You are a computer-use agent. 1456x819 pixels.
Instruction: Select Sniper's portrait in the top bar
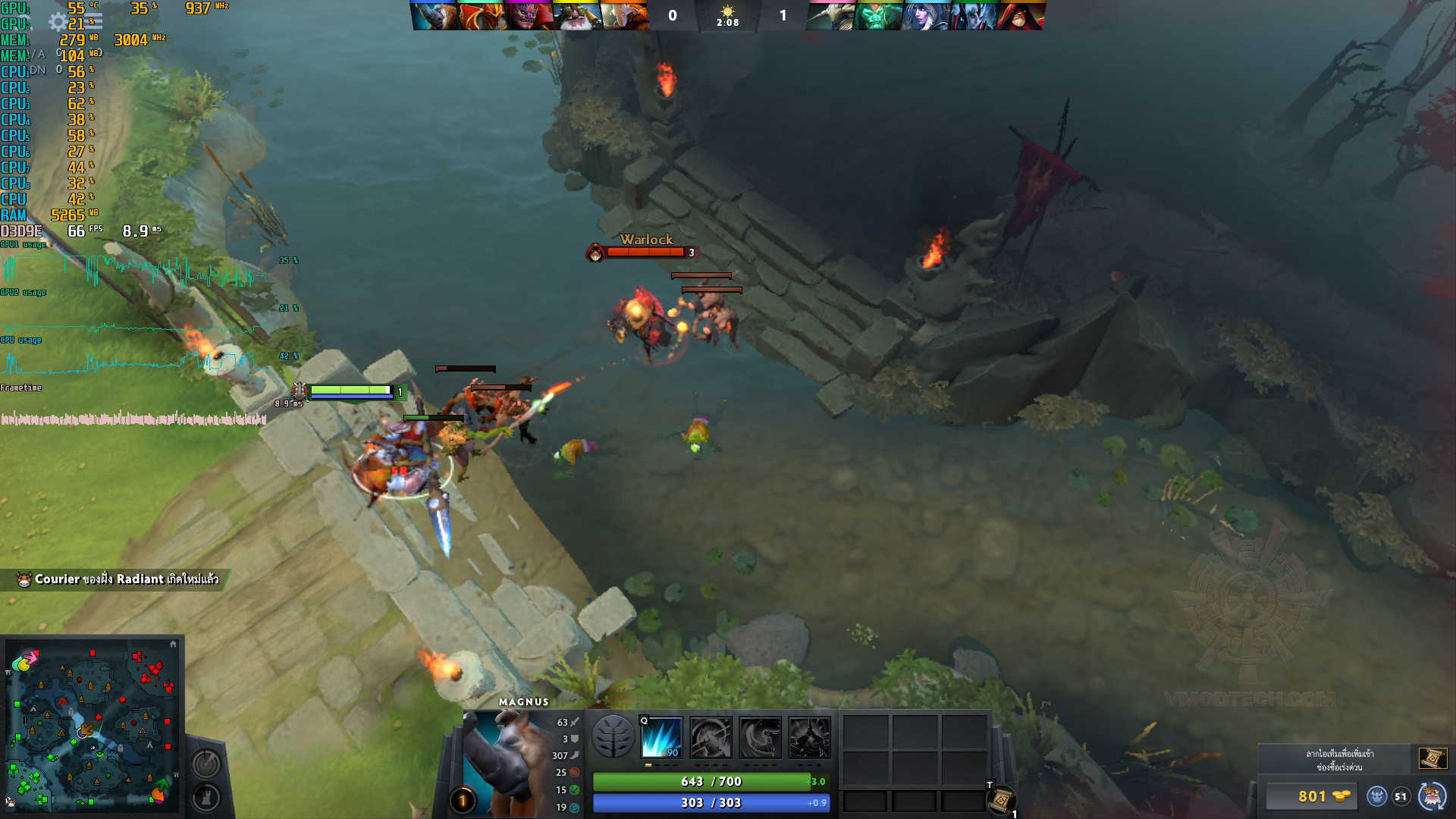577,16
